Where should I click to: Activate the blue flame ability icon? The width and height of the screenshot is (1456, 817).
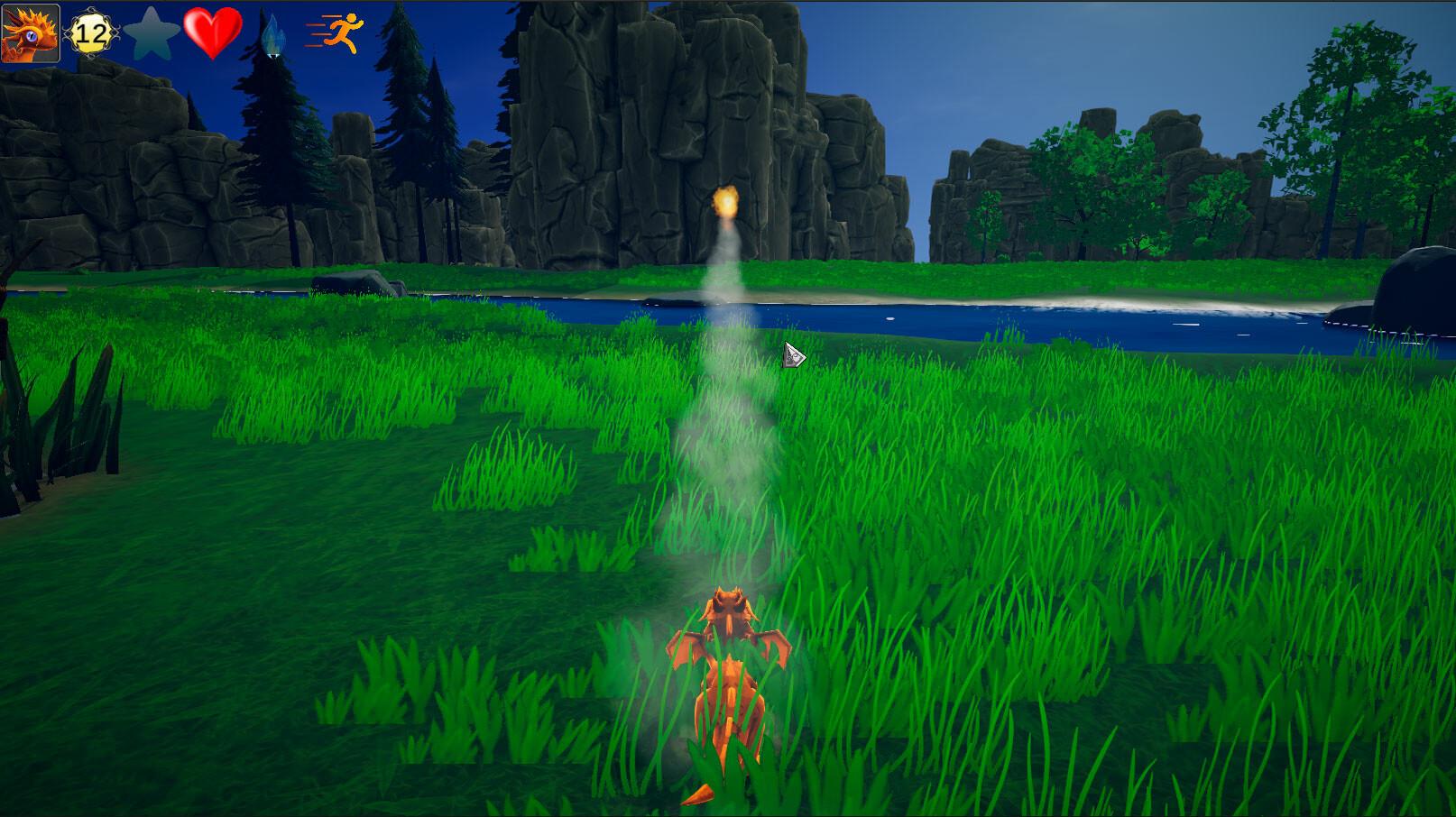[x=272, y=34]
